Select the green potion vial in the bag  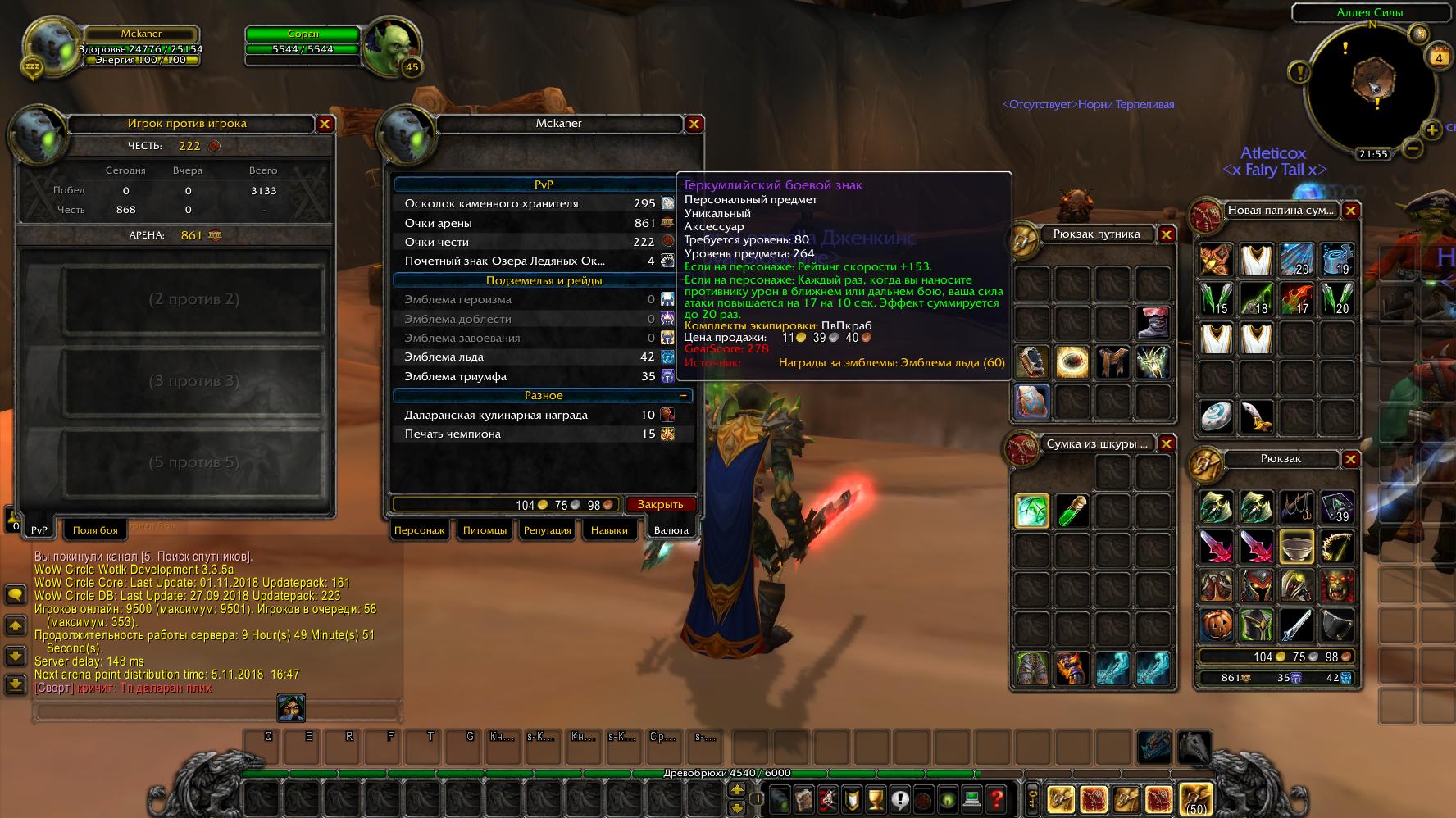coord(1072,511)
